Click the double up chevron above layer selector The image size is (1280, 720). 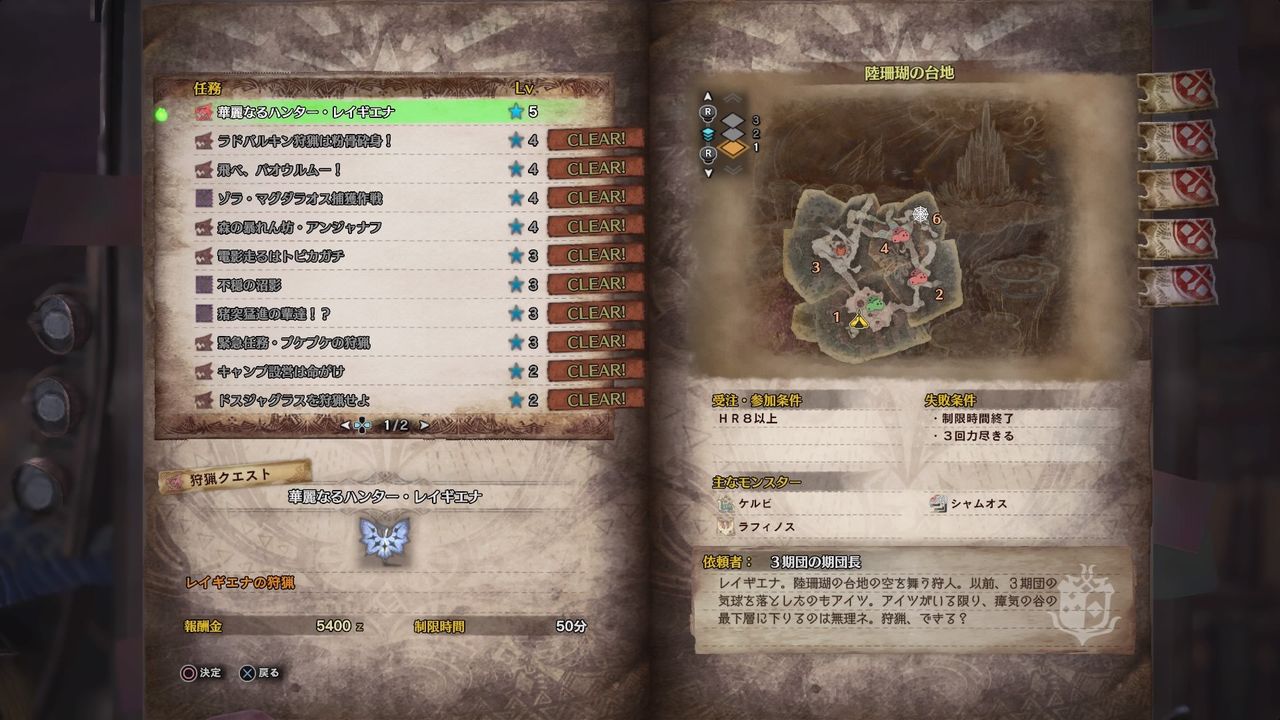pos(733,98)
